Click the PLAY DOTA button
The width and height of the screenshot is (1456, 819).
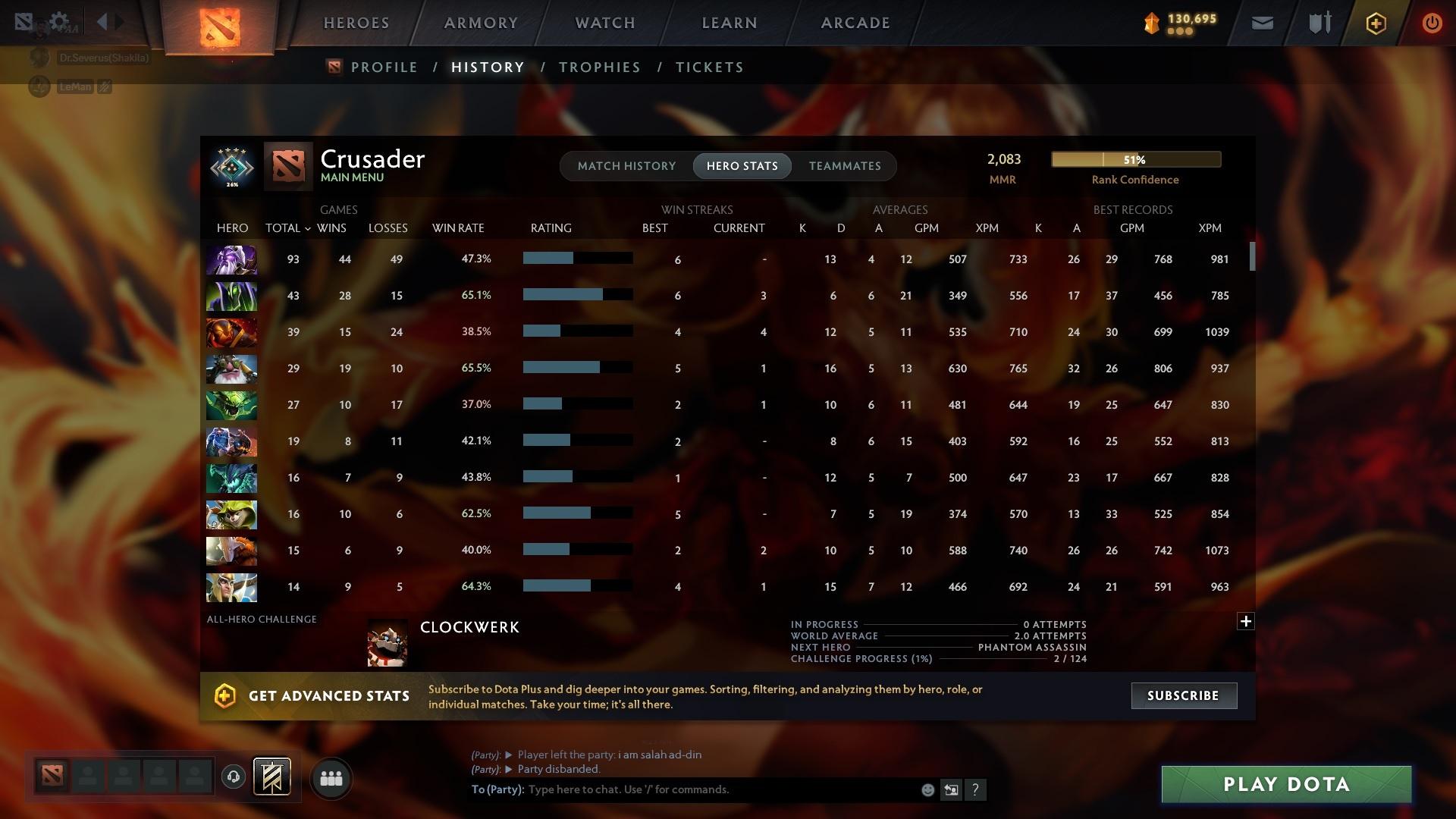1285,784
